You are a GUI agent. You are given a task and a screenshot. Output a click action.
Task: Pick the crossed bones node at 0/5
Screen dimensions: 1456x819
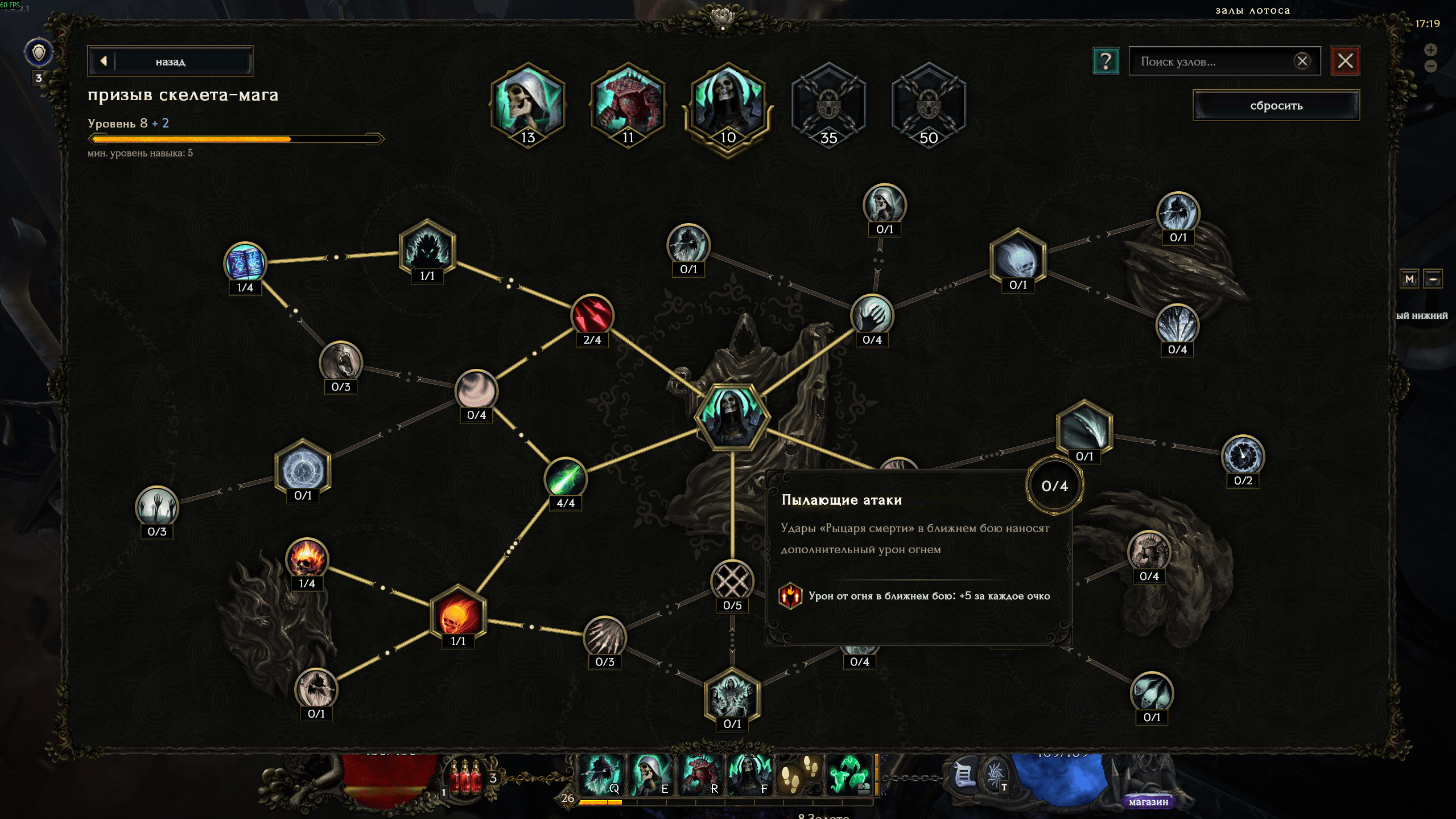(732, 581)
